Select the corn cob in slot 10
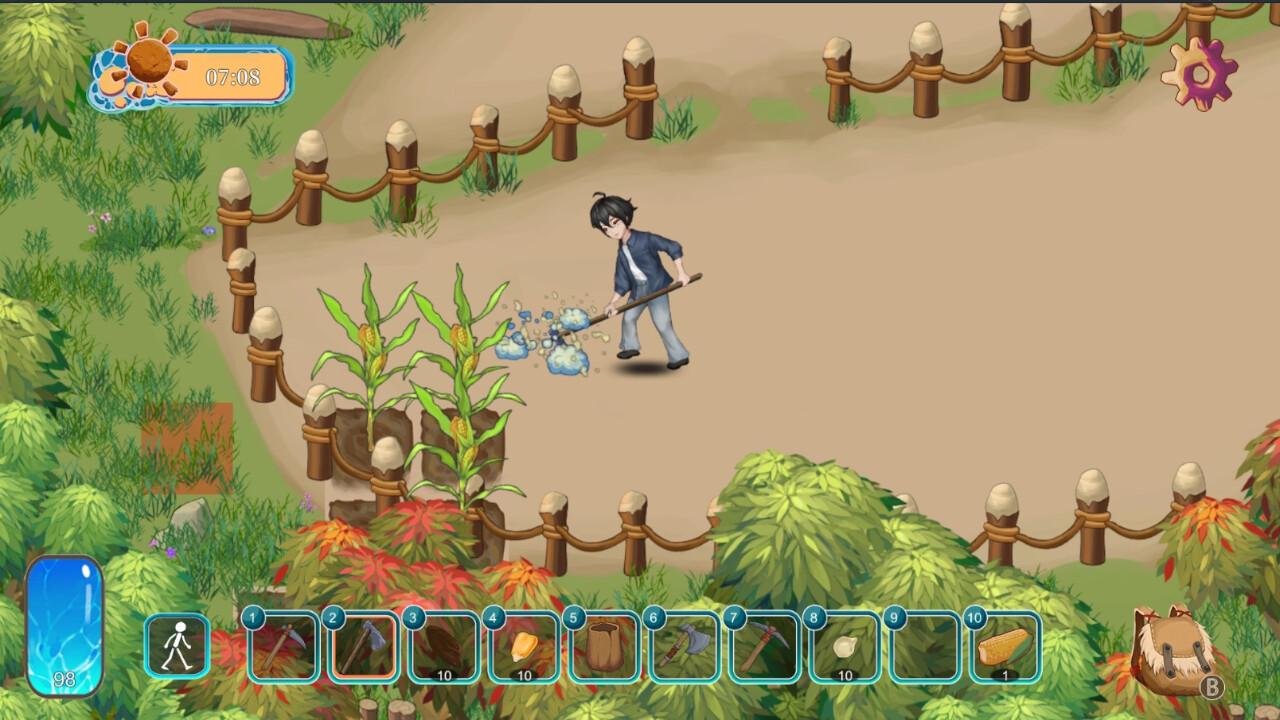The image size is (1280, 720). (x=1004, y=647)
